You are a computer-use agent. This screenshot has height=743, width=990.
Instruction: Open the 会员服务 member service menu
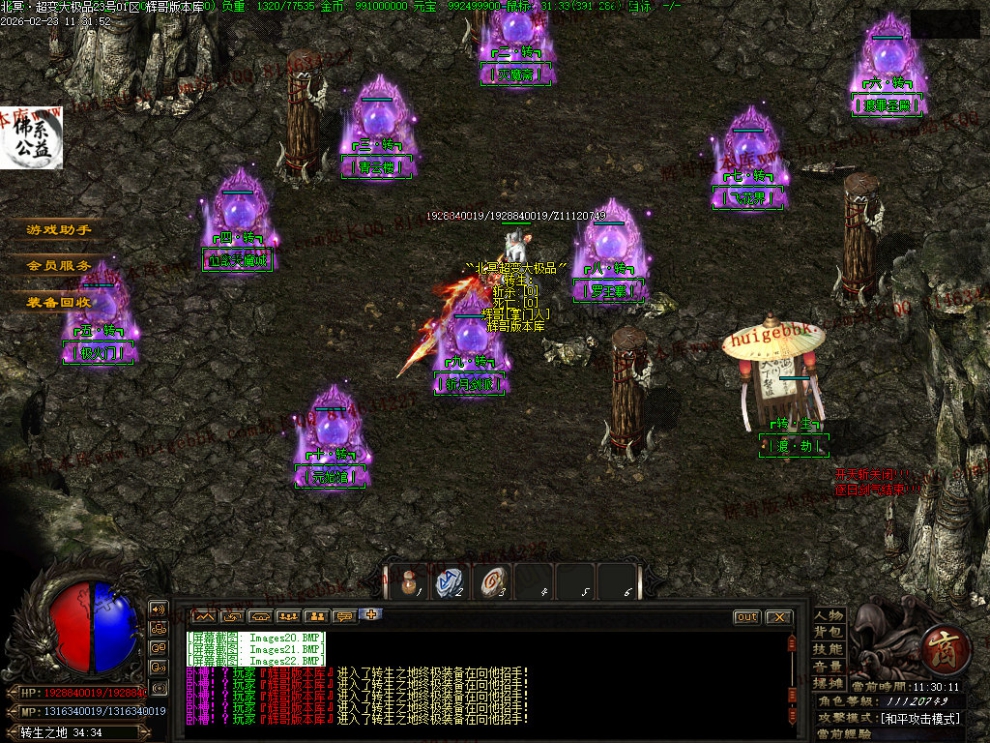tap(59, 266)
